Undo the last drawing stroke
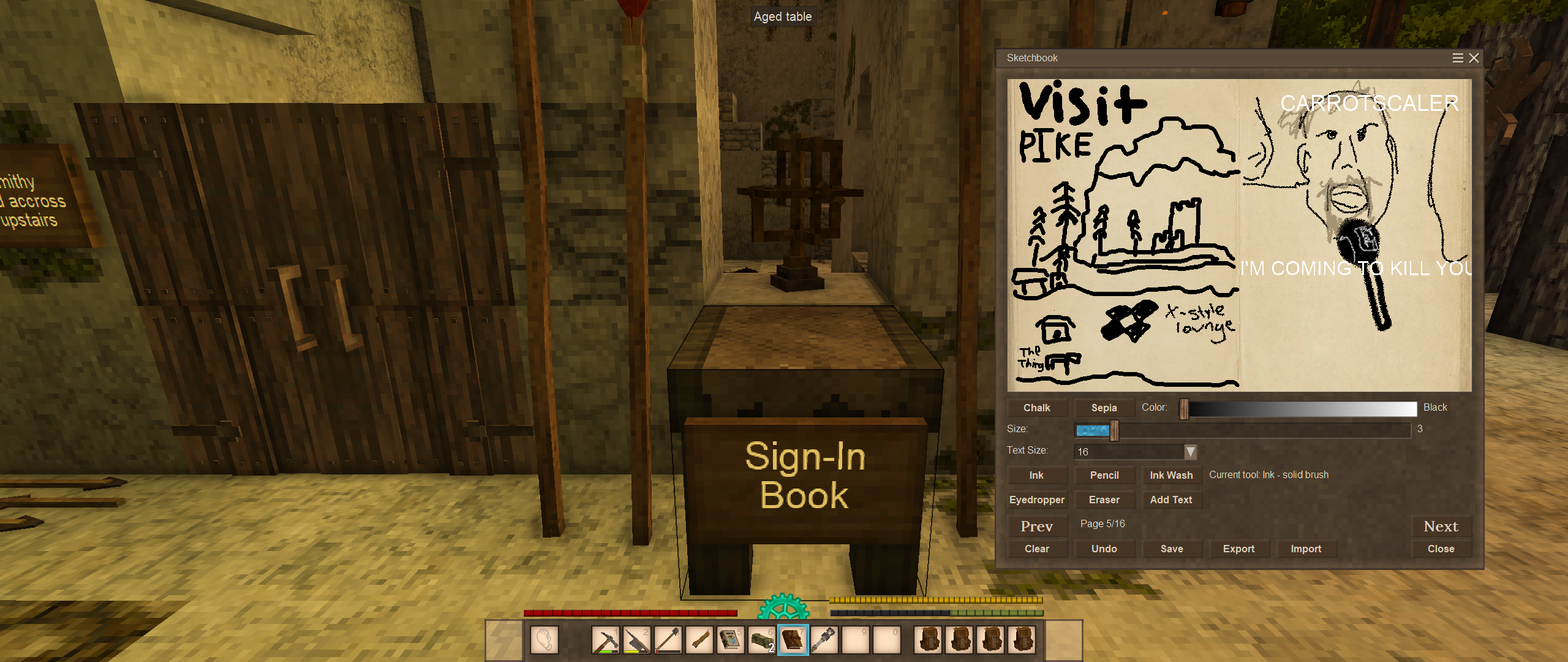Image resolution: width=1568 pixels, height=662 pixels. (x=1104, y=549)
